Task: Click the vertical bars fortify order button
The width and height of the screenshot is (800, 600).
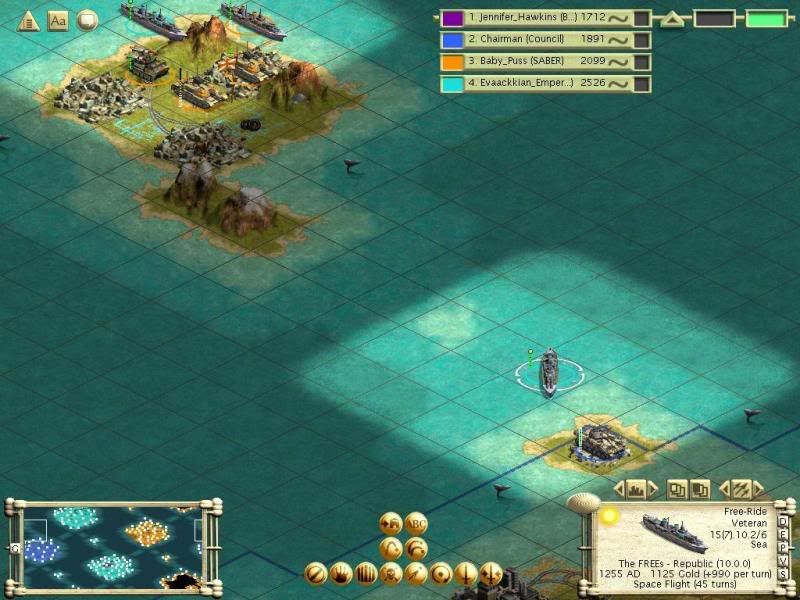Action: (x=365, y=574)
